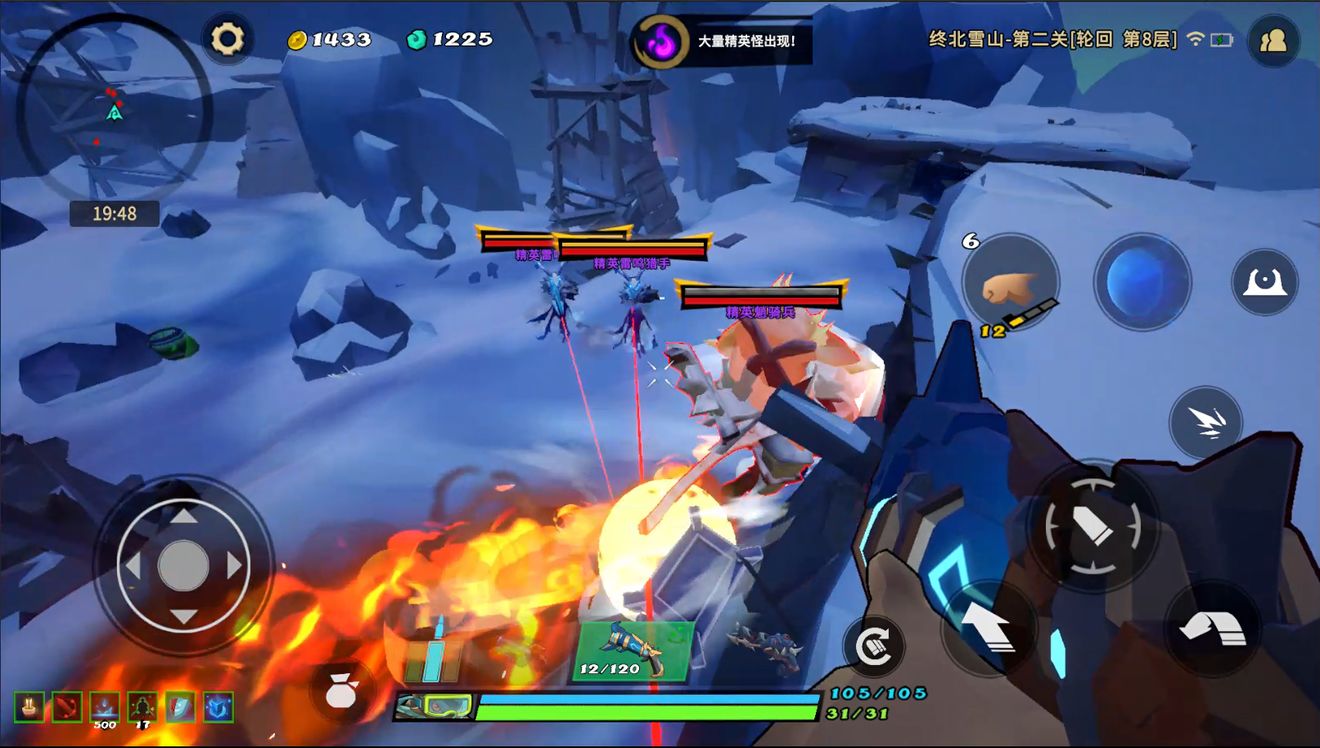
Task: Inspect the candle bowl buff icon
Action: [29, 707]
